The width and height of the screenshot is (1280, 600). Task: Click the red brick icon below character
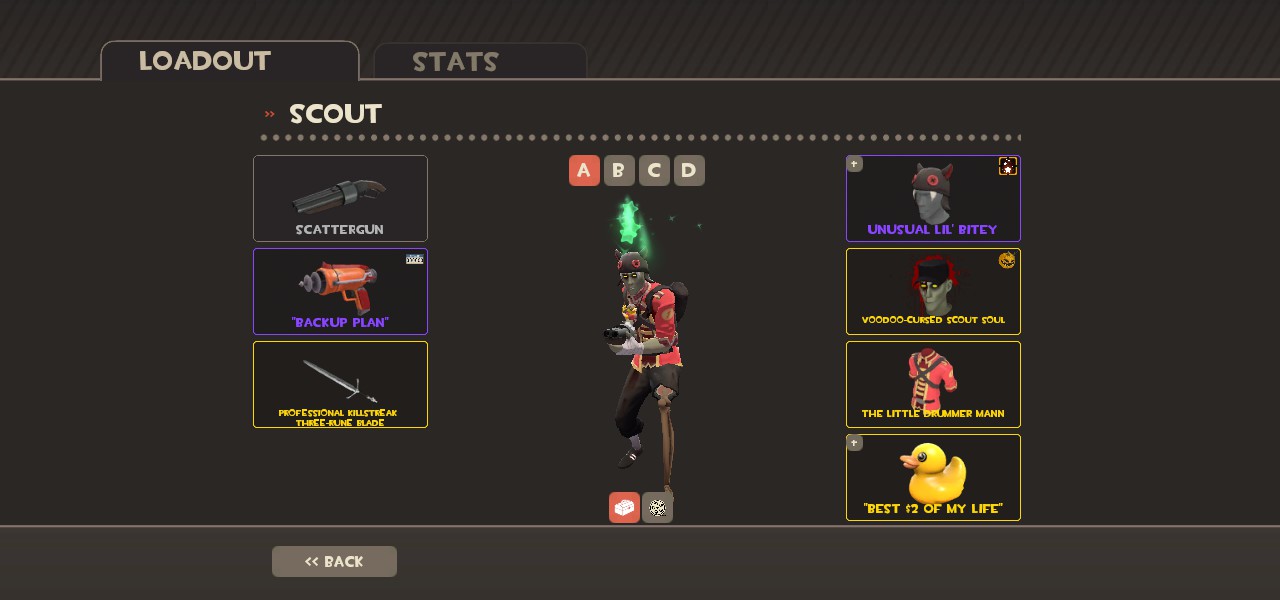[624, 508]
